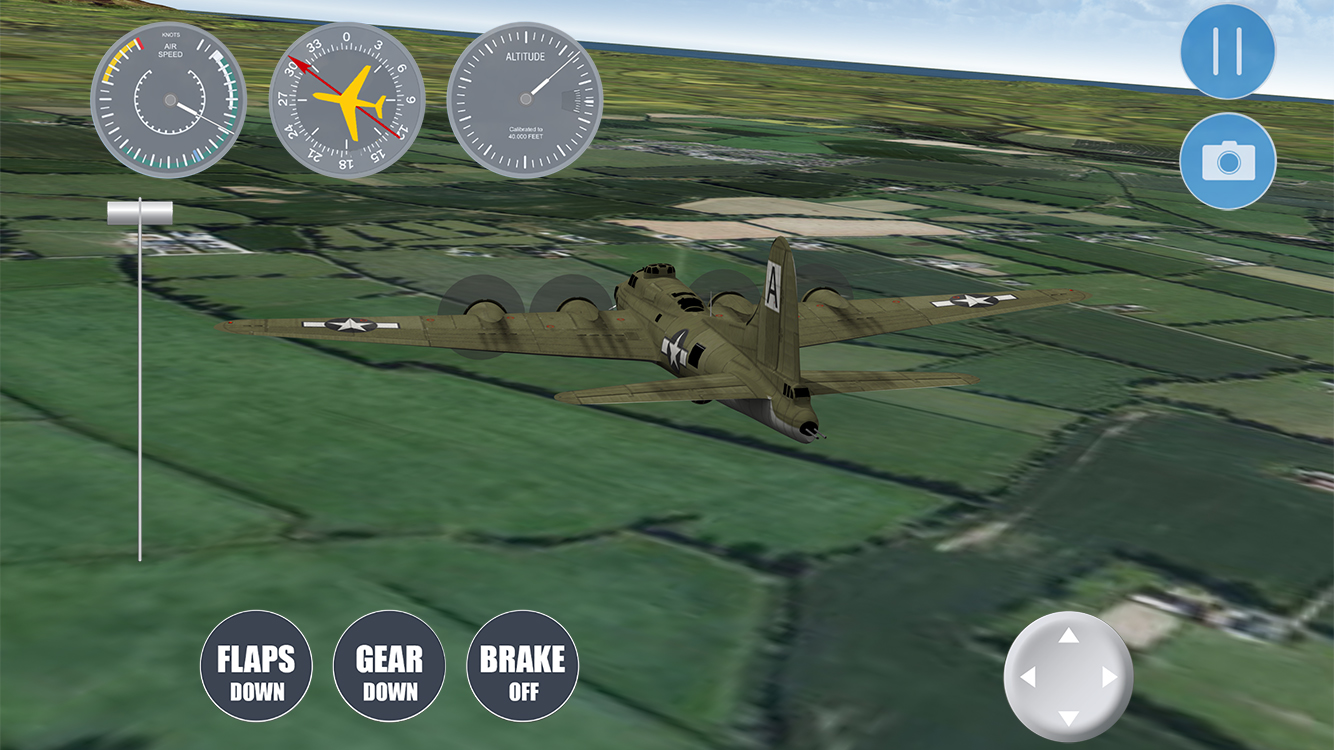Take a screenshot with the camera button
1334x750 pixels.
pyautogui.click(x=1227, y=161)
